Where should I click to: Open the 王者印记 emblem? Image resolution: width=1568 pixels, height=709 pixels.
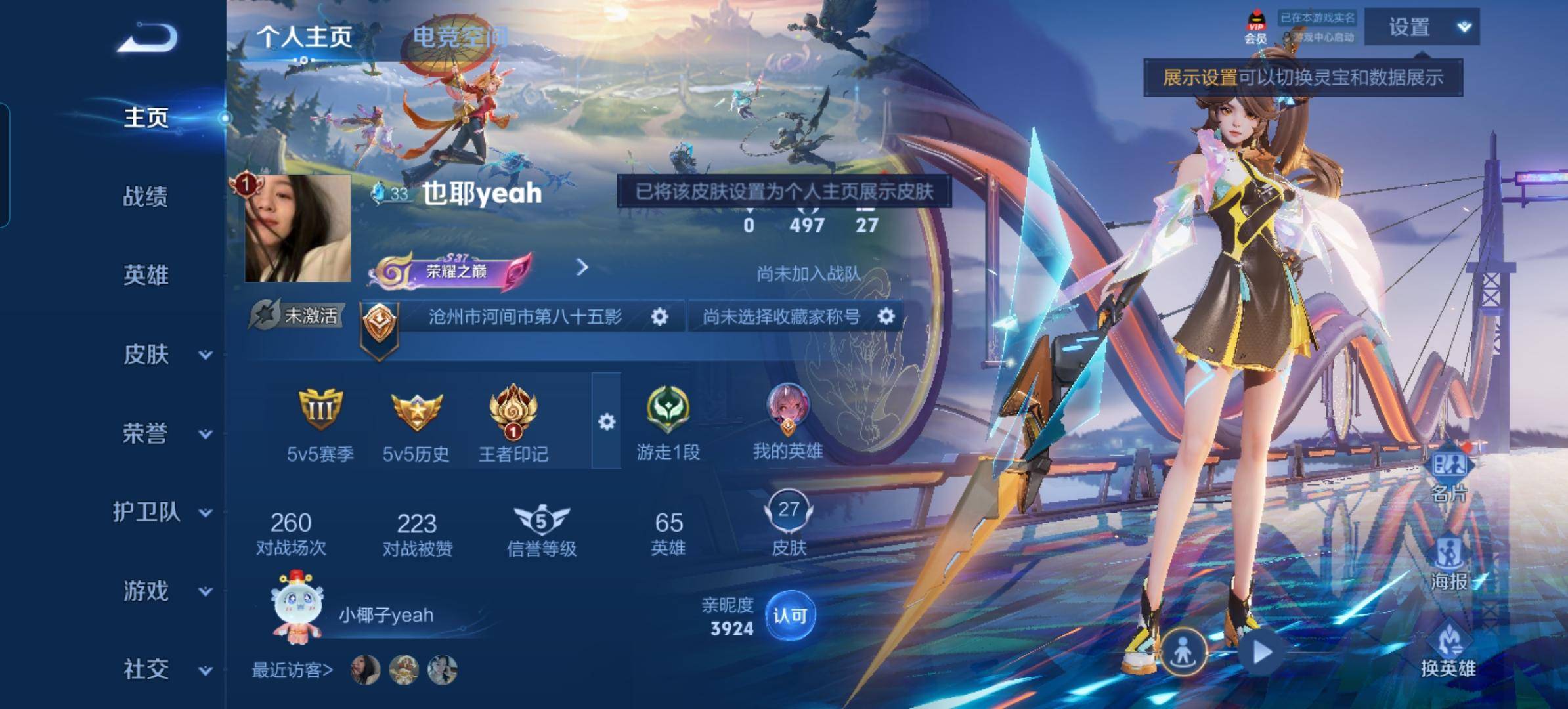[x=513, y=424]
